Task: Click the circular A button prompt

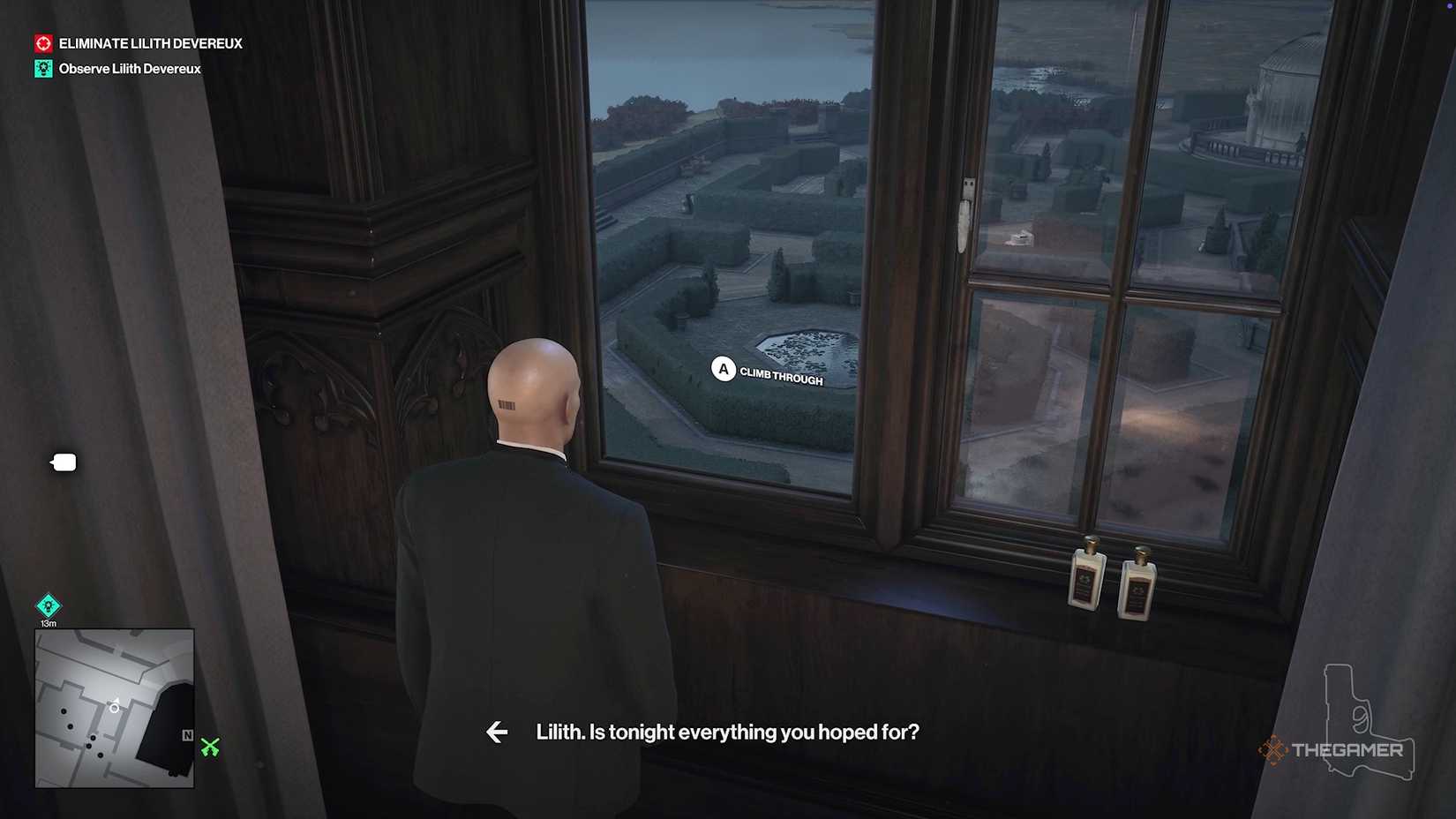Action: click(x=724, y=370)
